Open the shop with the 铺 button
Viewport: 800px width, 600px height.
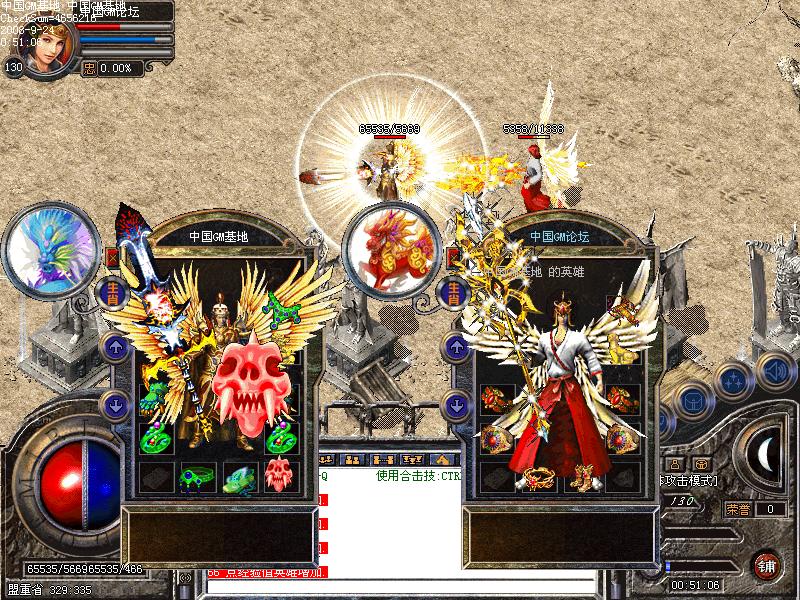768,565
